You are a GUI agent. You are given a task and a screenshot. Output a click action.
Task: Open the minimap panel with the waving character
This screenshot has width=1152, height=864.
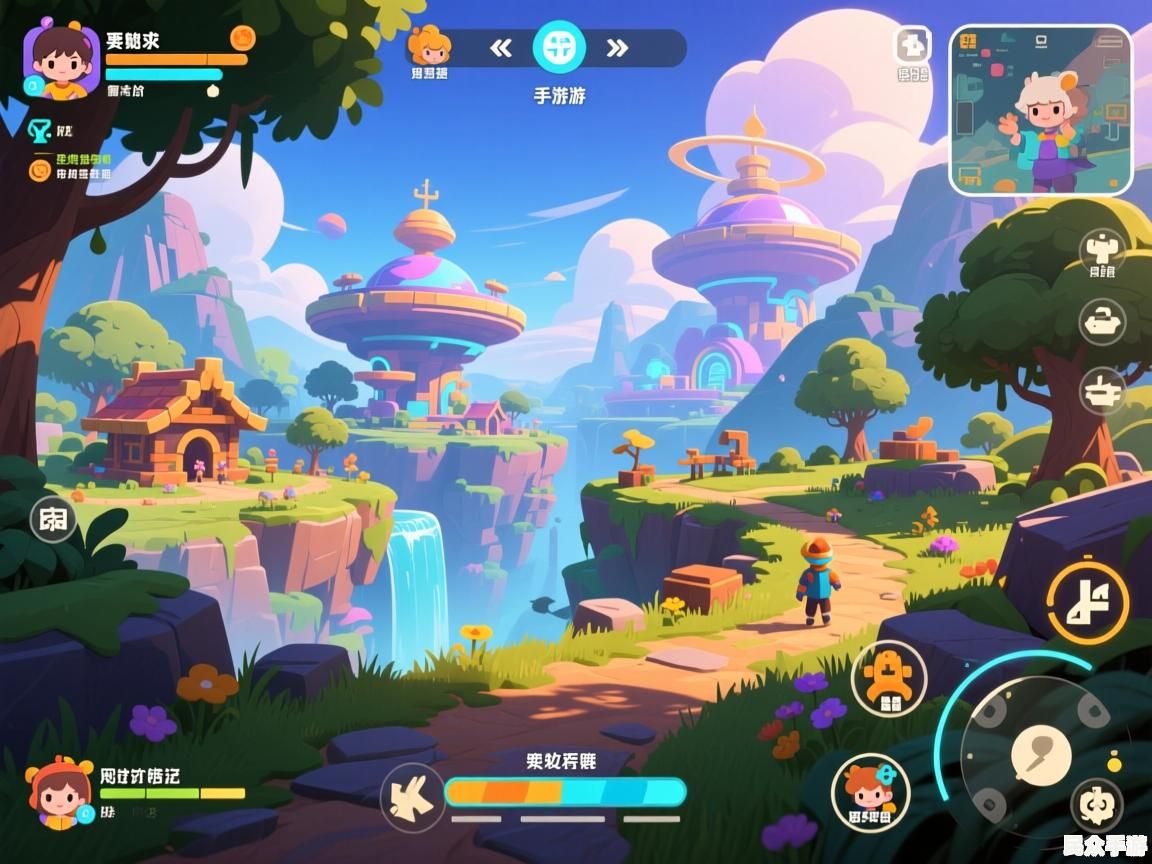tap(1040, 110)
